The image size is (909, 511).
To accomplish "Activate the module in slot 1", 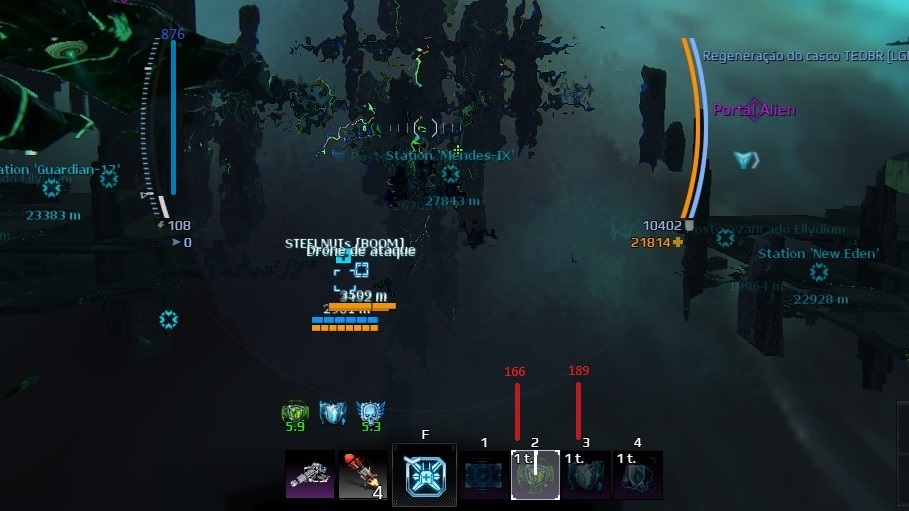I will coord(484,474).
